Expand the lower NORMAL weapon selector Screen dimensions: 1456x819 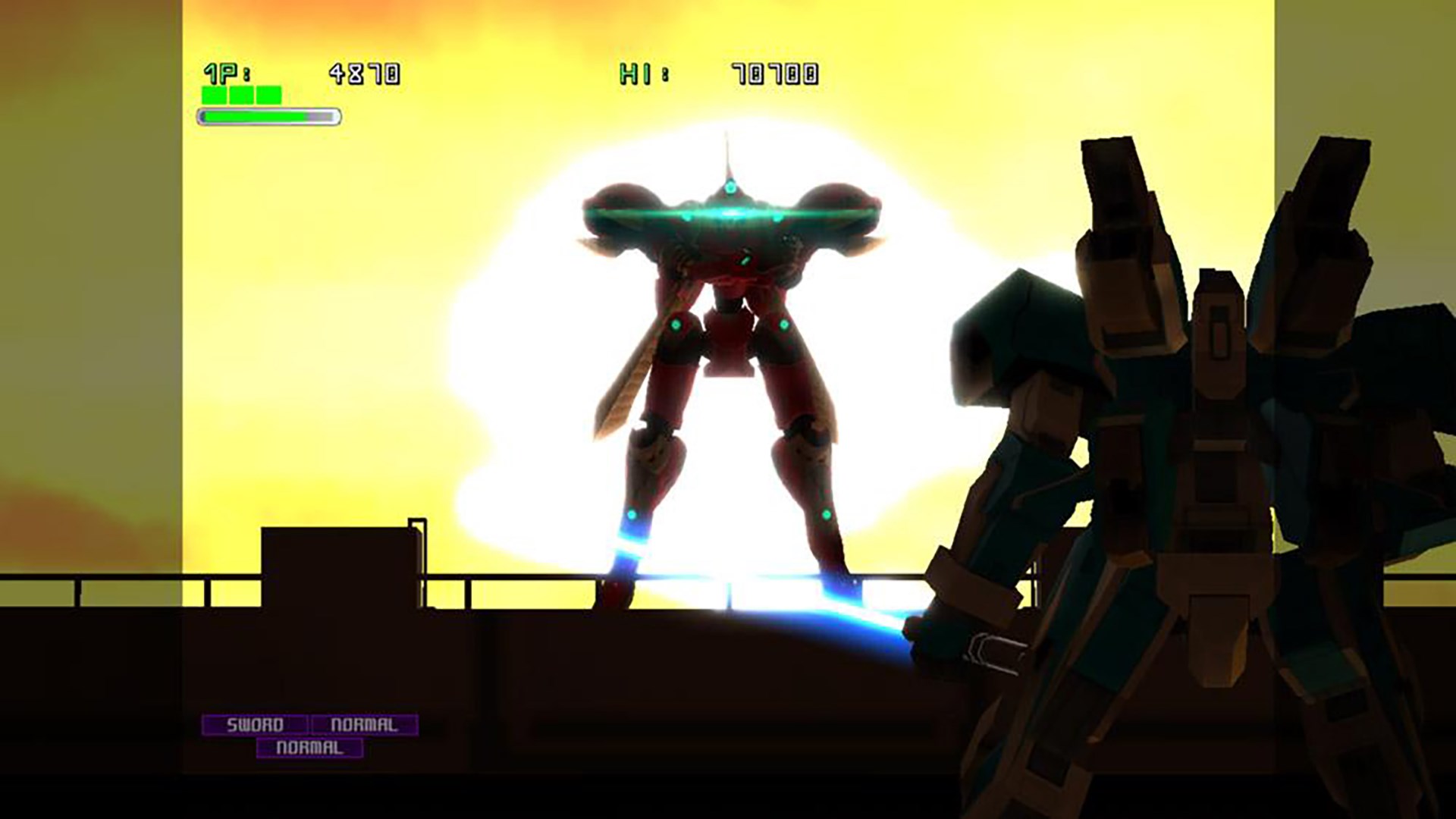[311, 747]
